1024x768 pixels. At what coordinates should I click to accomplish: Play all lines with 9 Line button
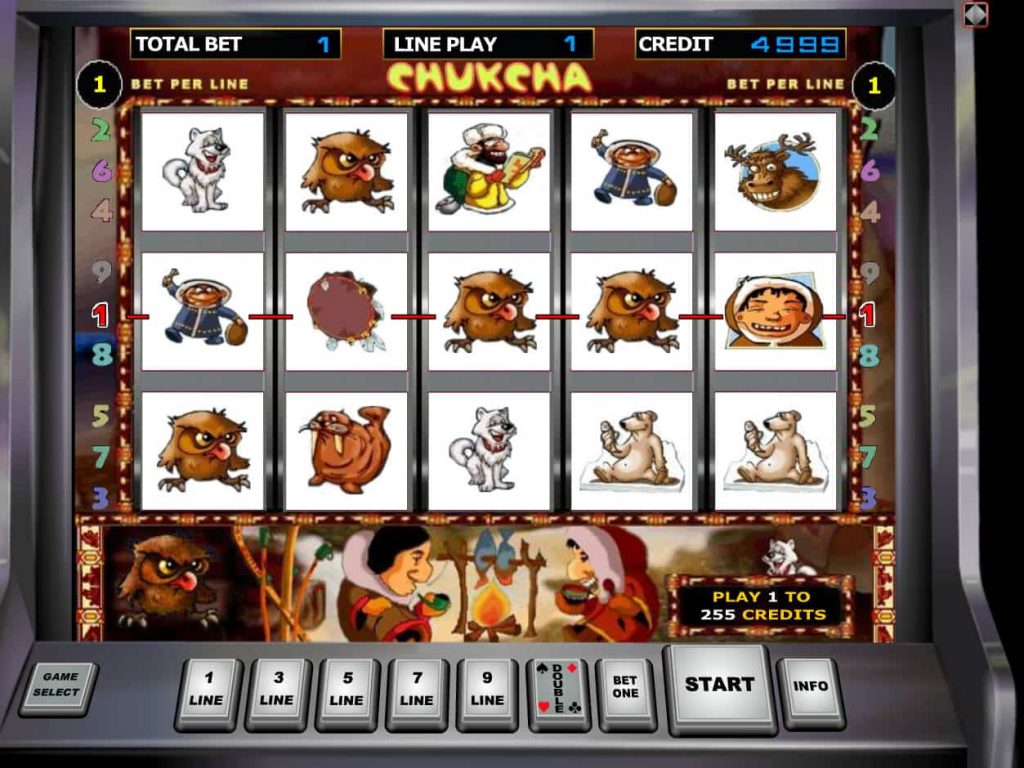487,692
